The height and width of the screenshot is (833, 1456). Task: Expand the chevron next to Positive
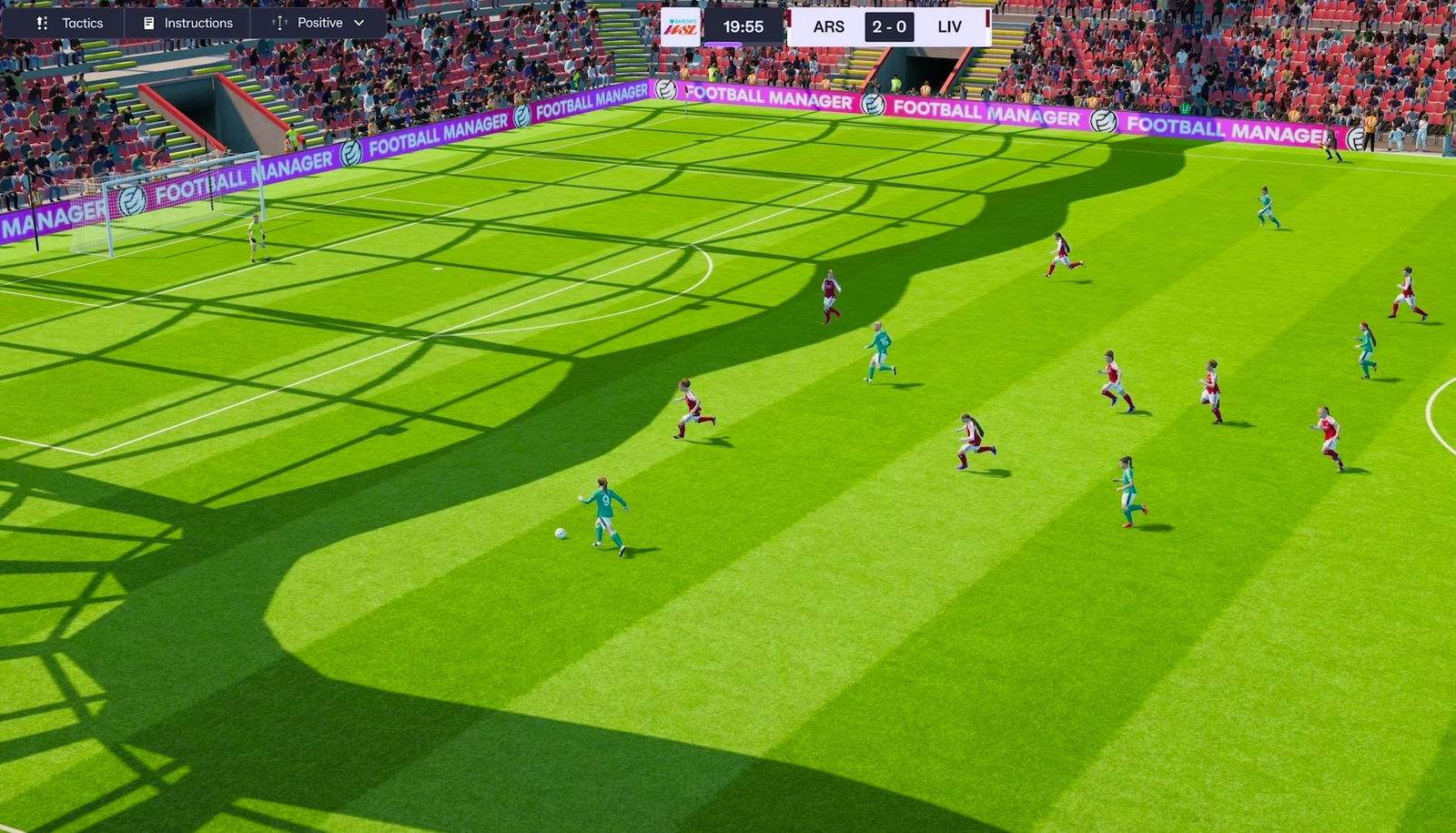[359, 23]
